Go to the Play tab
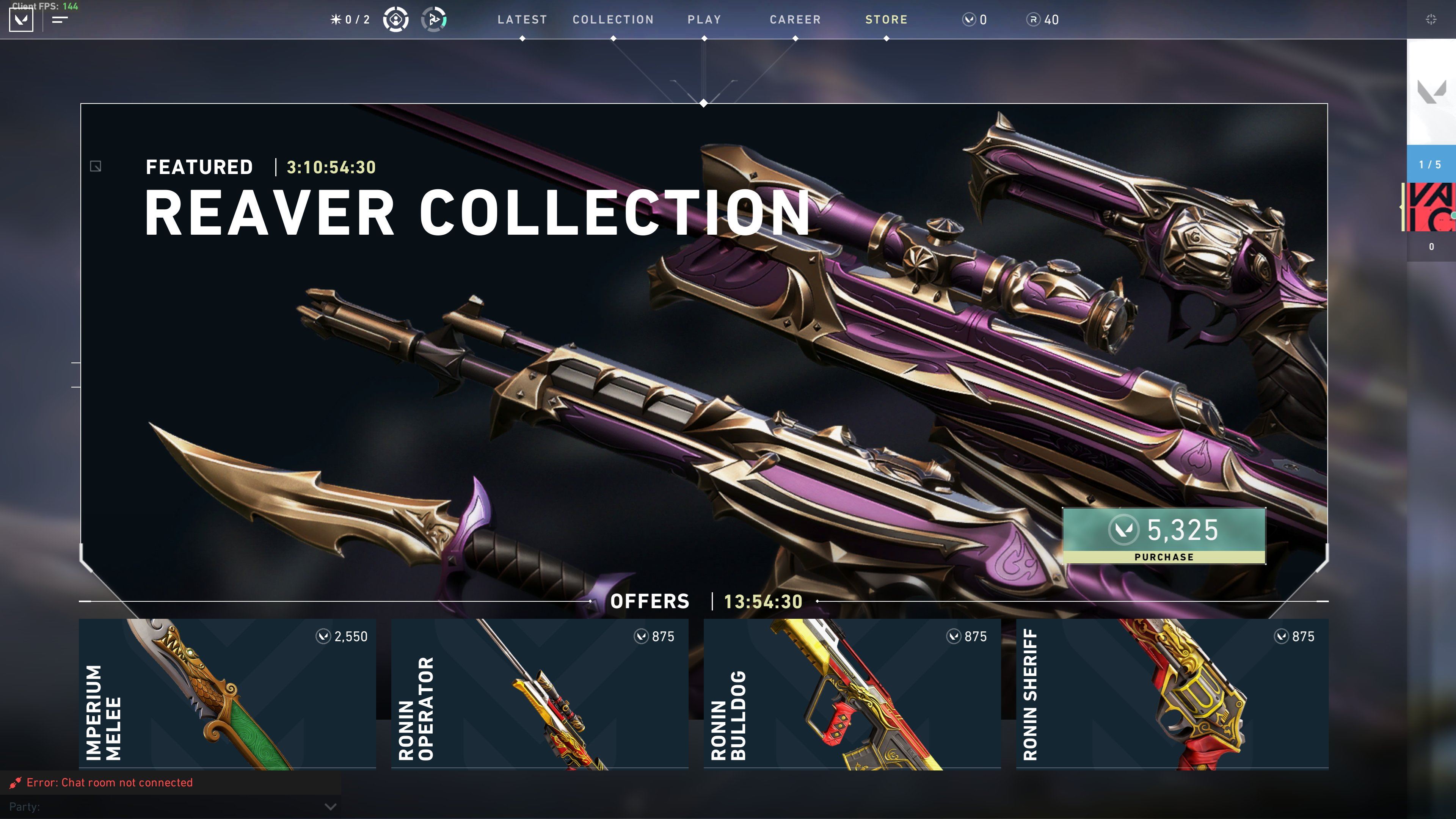This screenshot has height=819, width=1456. 704,20
